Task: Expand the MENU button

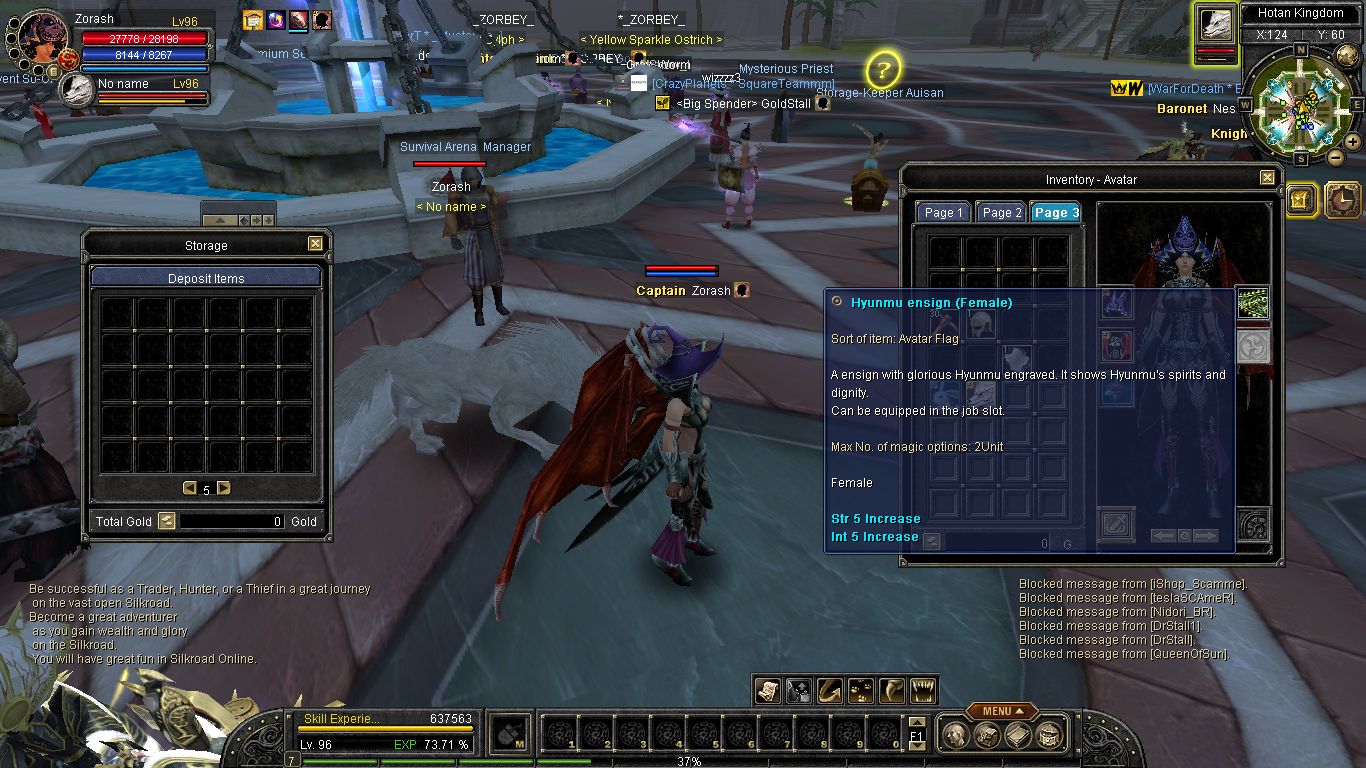Action: pos(1001,711)
